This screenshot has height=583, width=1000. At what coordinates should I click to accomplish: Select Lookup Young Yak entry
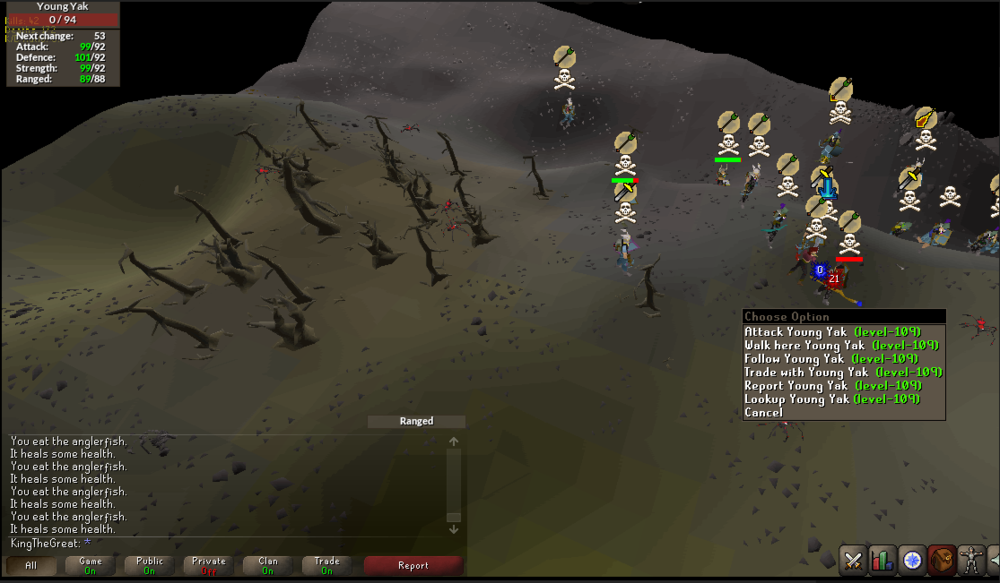pos(832,399)
